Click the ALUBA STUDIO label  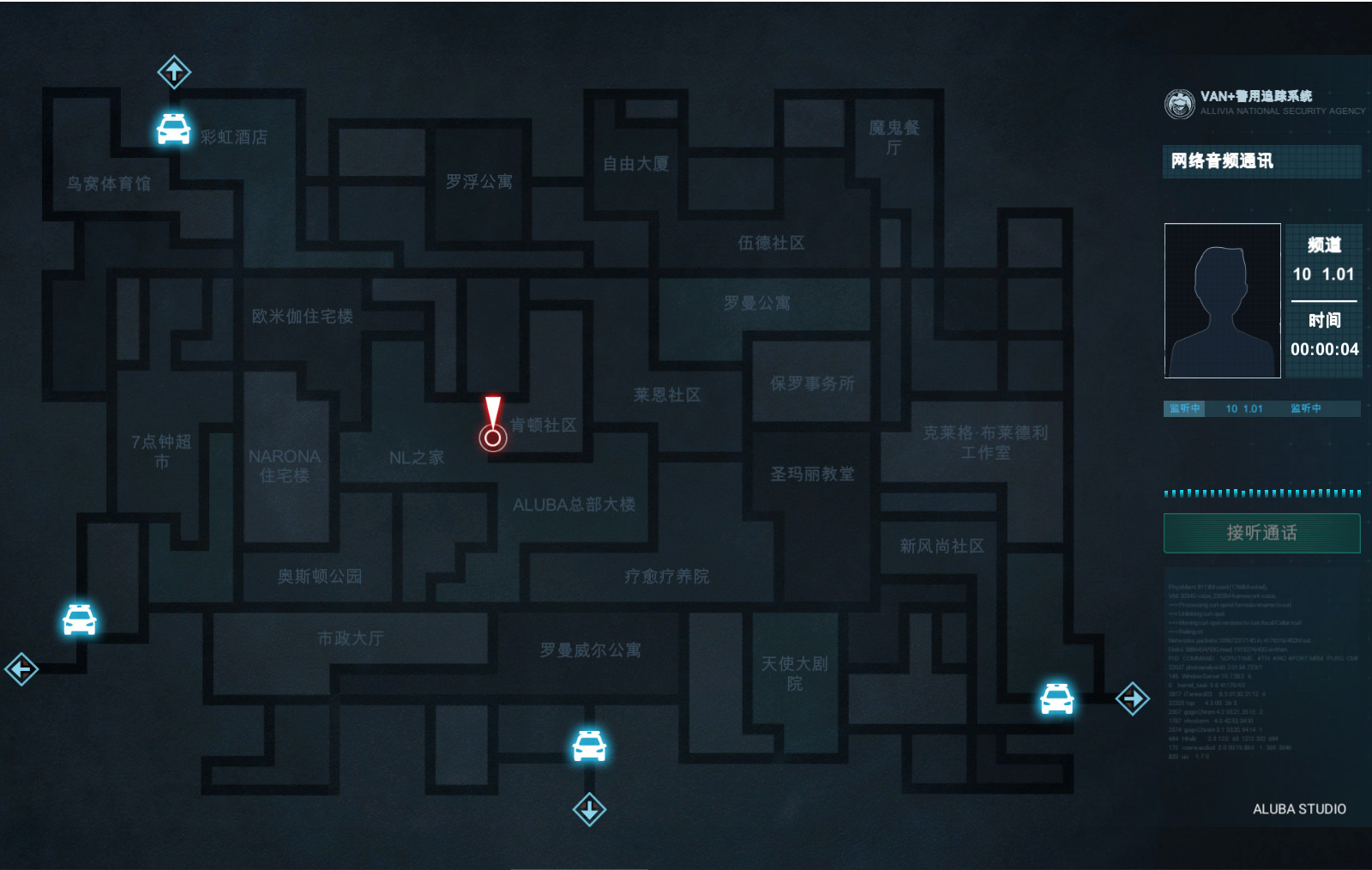coord(1298,807)
